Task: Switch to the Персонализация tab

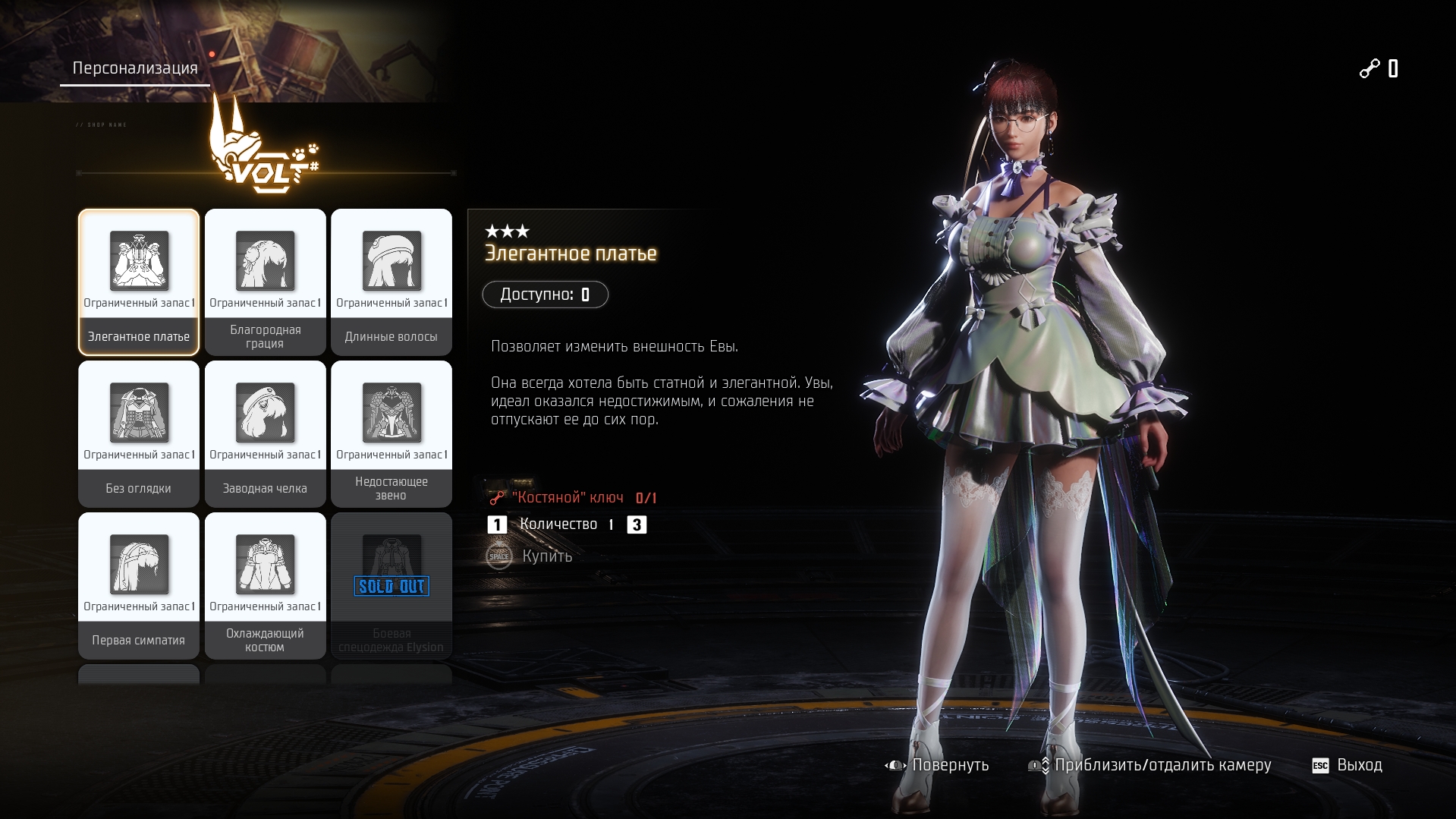Action: coord(135,68)
